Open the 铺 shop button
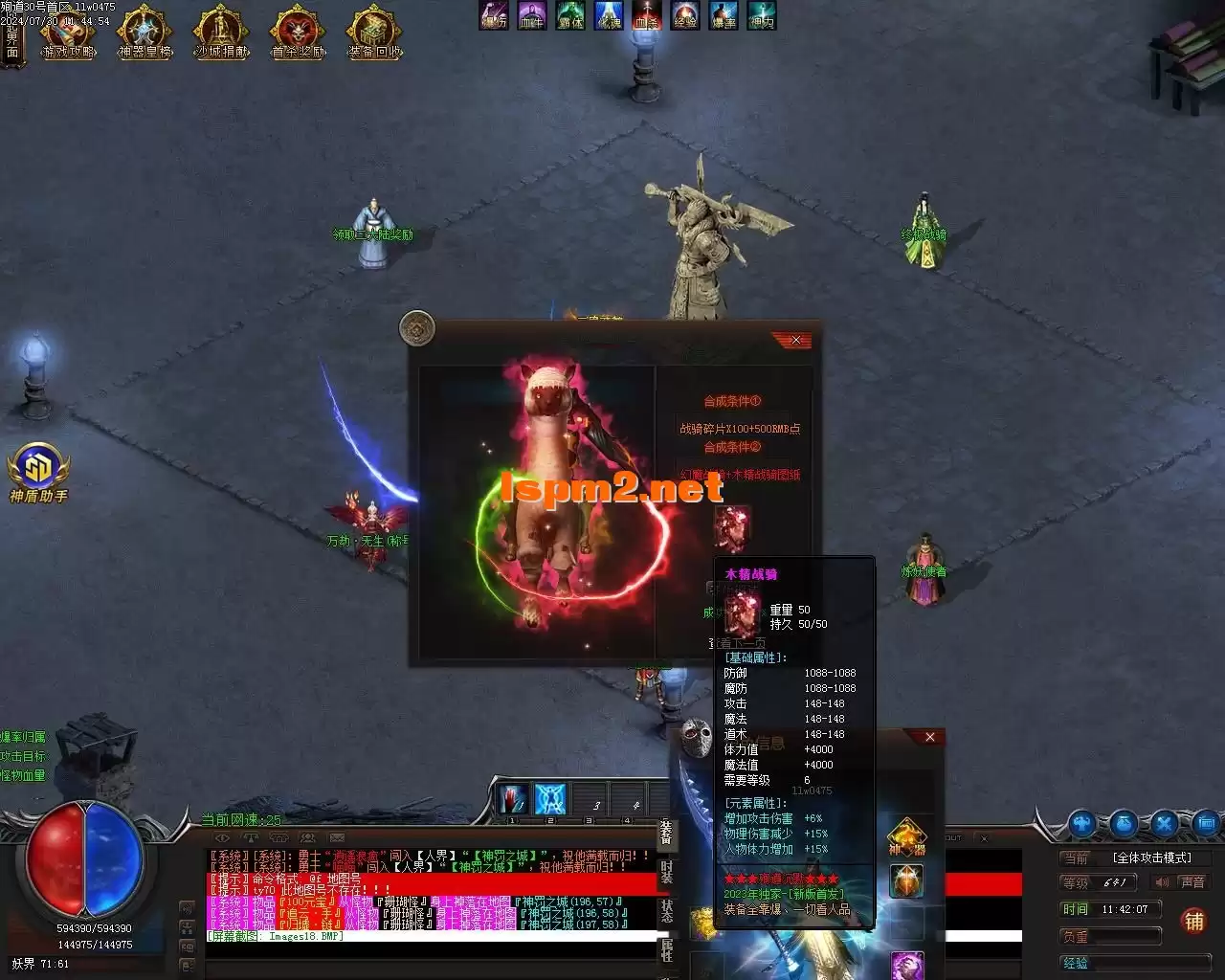This screenshot has width=1225, height=980. tap(1193, 921)
